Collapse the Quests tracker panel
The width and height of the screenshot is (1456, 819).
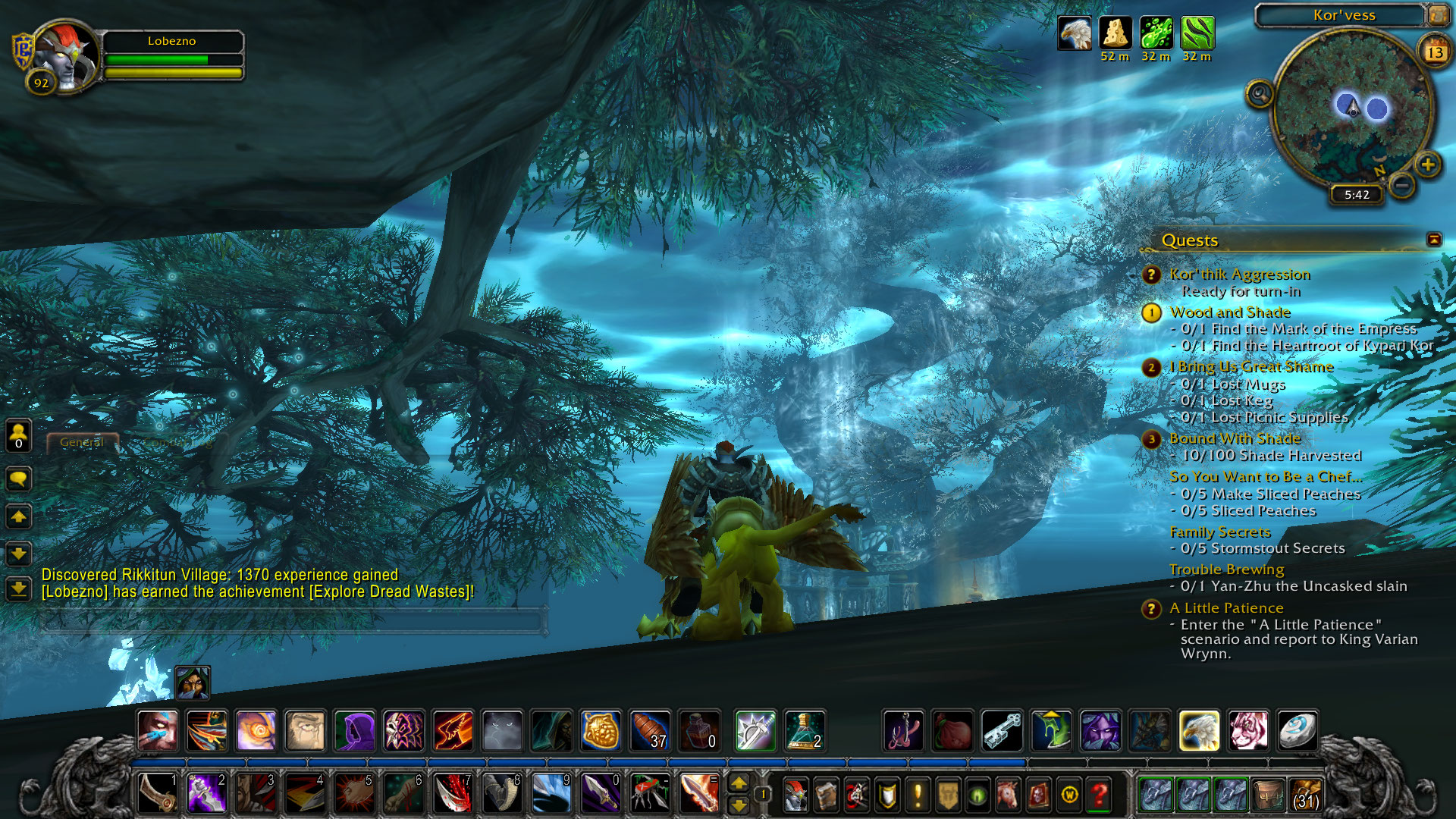point(1433,240)
